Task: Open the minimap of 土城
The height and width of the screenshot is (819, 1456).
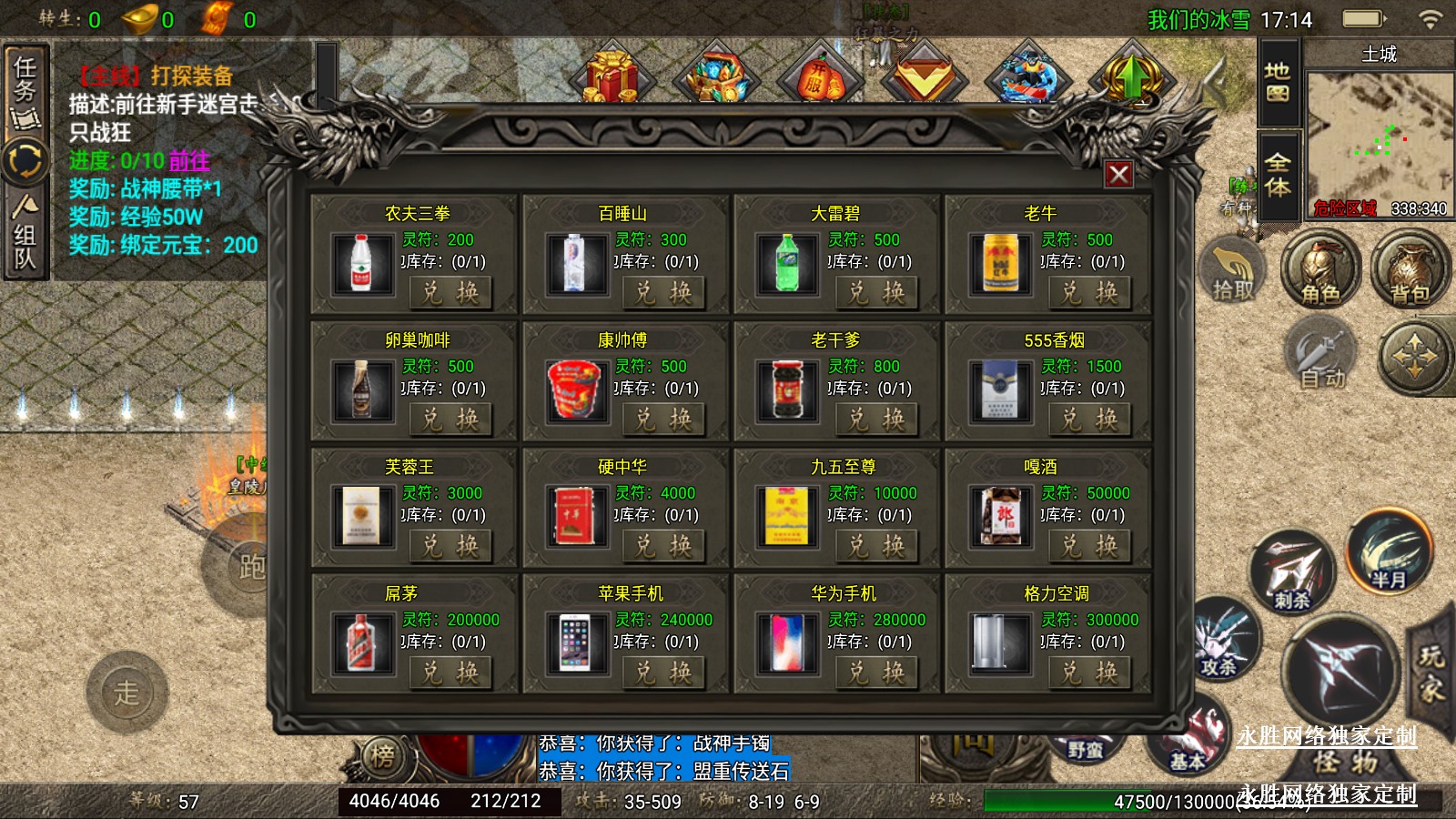Action: [x=1379, y=136]
